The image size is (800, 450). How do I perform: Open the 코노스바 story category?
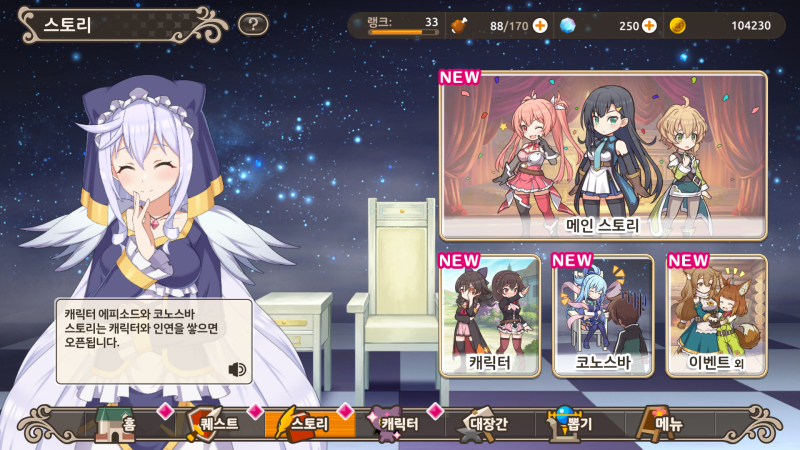(603, 315)
